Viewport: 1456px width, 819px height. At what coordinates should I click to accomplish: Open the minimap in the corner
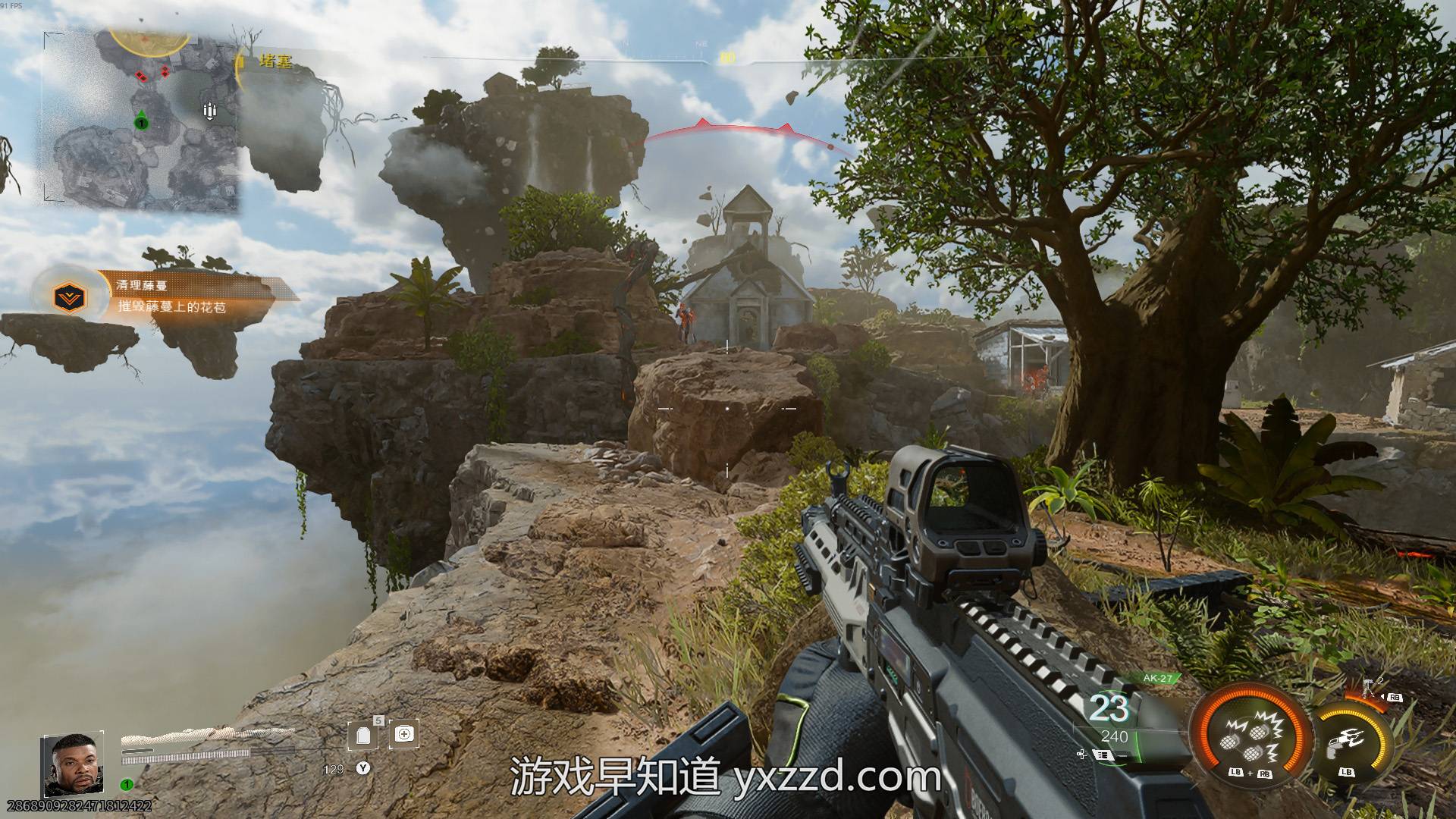(x=141, y=121)
